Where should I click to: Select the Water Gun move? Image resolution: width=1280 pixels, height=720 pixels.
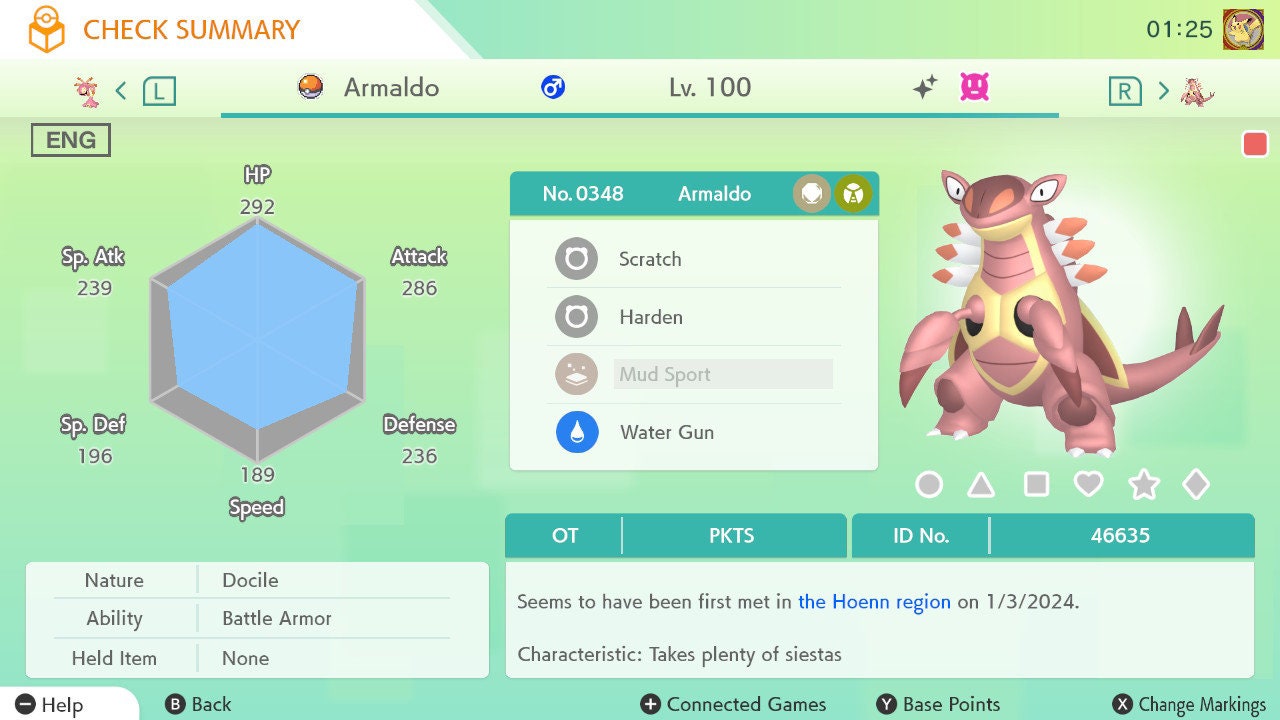[x=666, y=433]
